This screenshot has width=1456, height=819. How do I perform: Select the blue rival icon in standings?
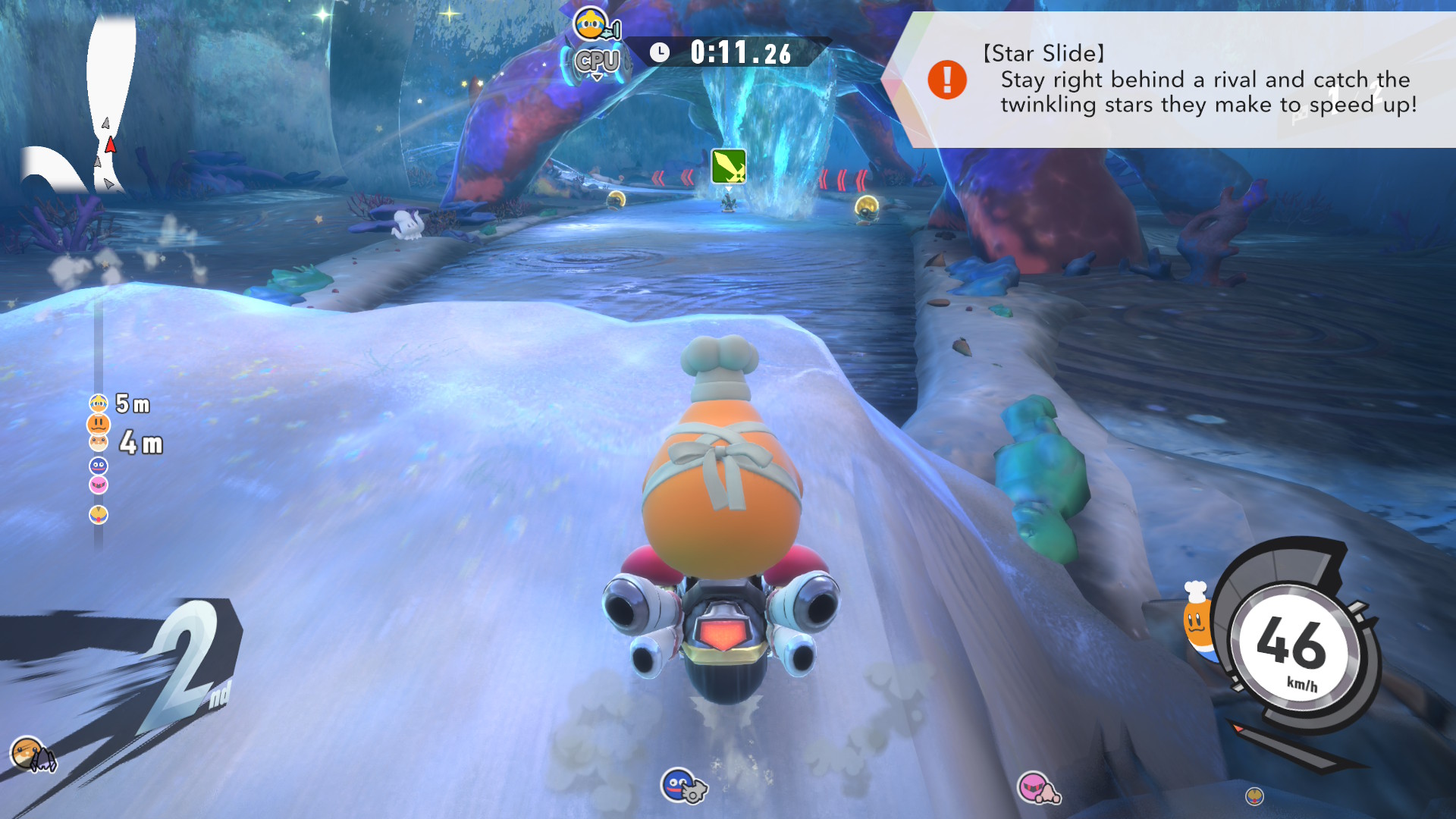[99, 465]
